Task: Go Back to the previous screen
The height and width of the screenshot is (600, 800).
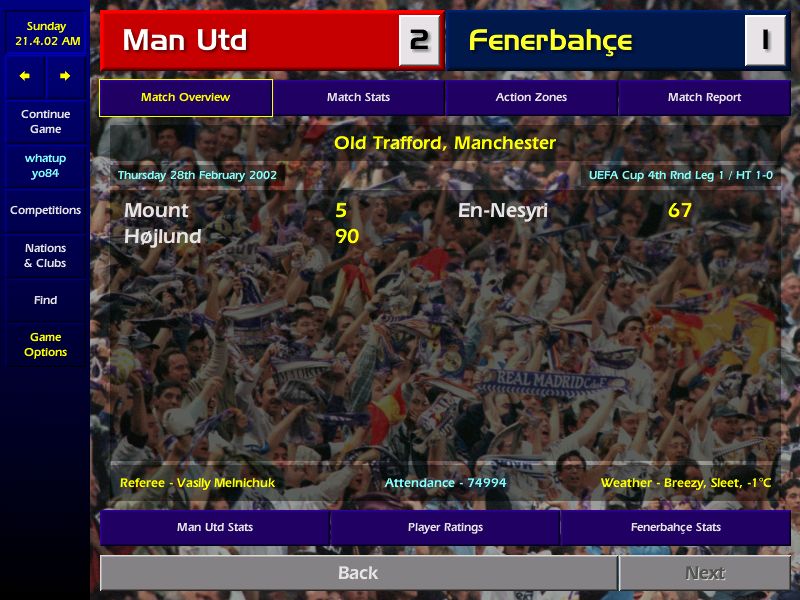Action: point(358,573)
